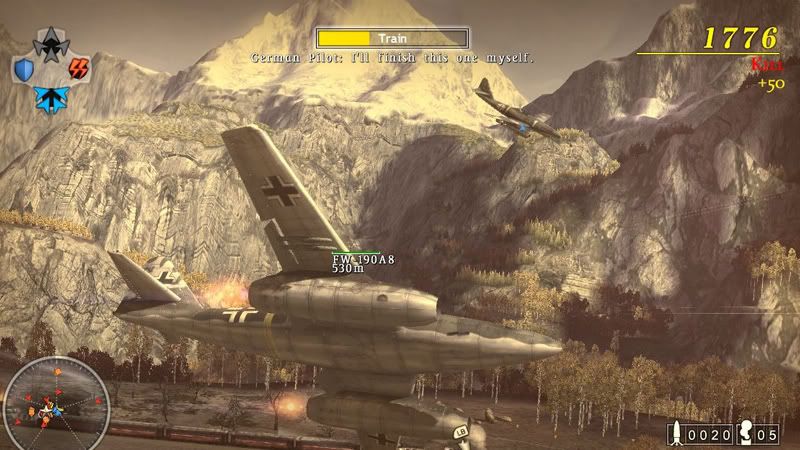The width and height of the screenshot is (800, 450).
Task: Select the FW-190A8 target label
Action: pos(363,260)
